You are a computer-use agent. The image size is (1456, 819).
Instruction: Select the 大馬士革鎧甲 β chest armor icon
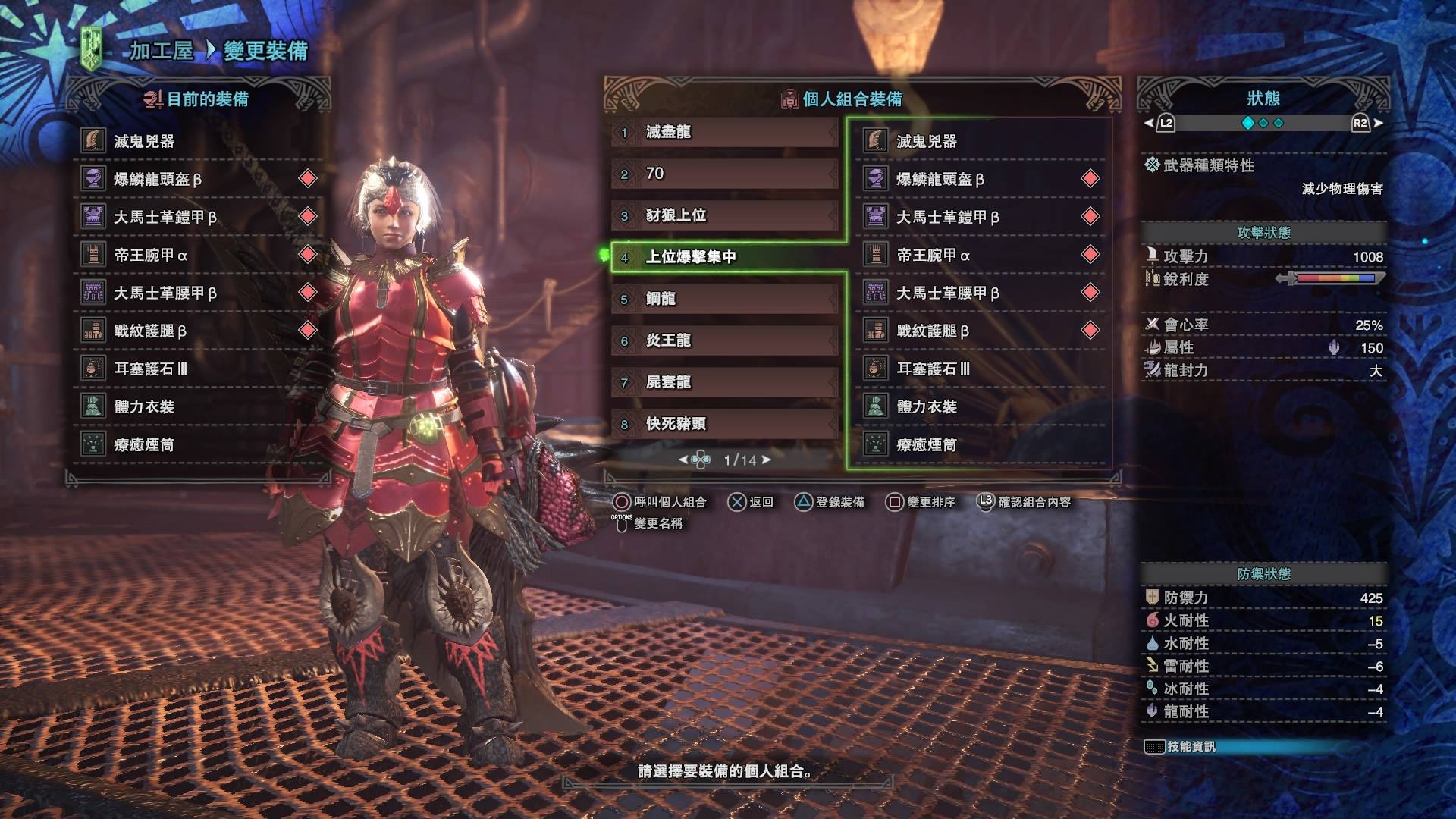tap(93, 216)
